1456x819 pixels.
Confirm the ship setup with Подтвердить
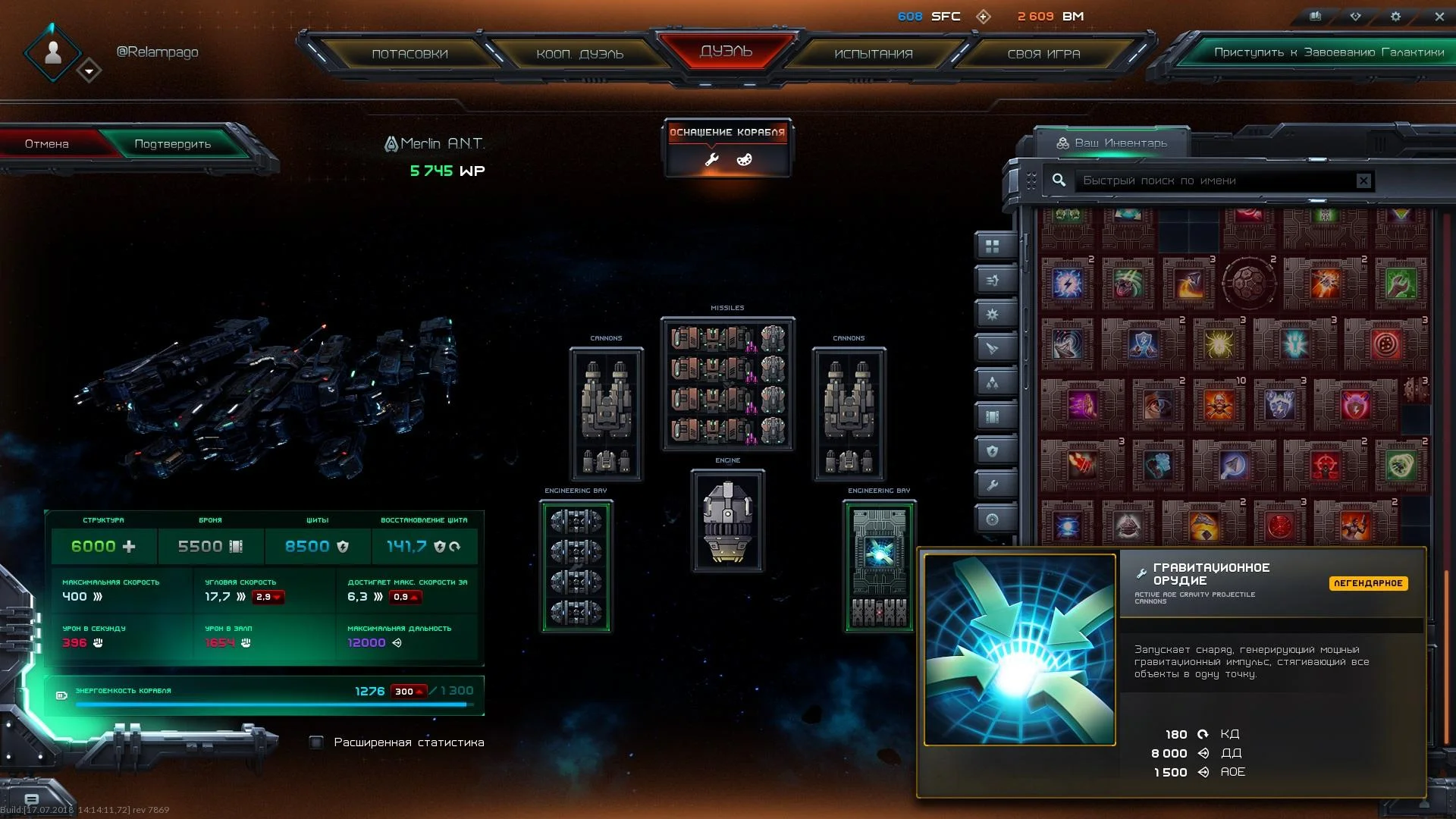click(x=173, y=144)
